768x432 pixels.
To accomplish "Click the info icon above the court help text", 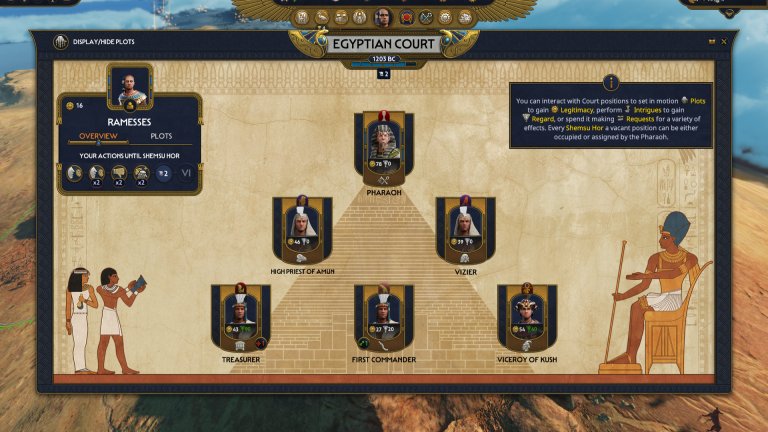I will tap(610, 82).
